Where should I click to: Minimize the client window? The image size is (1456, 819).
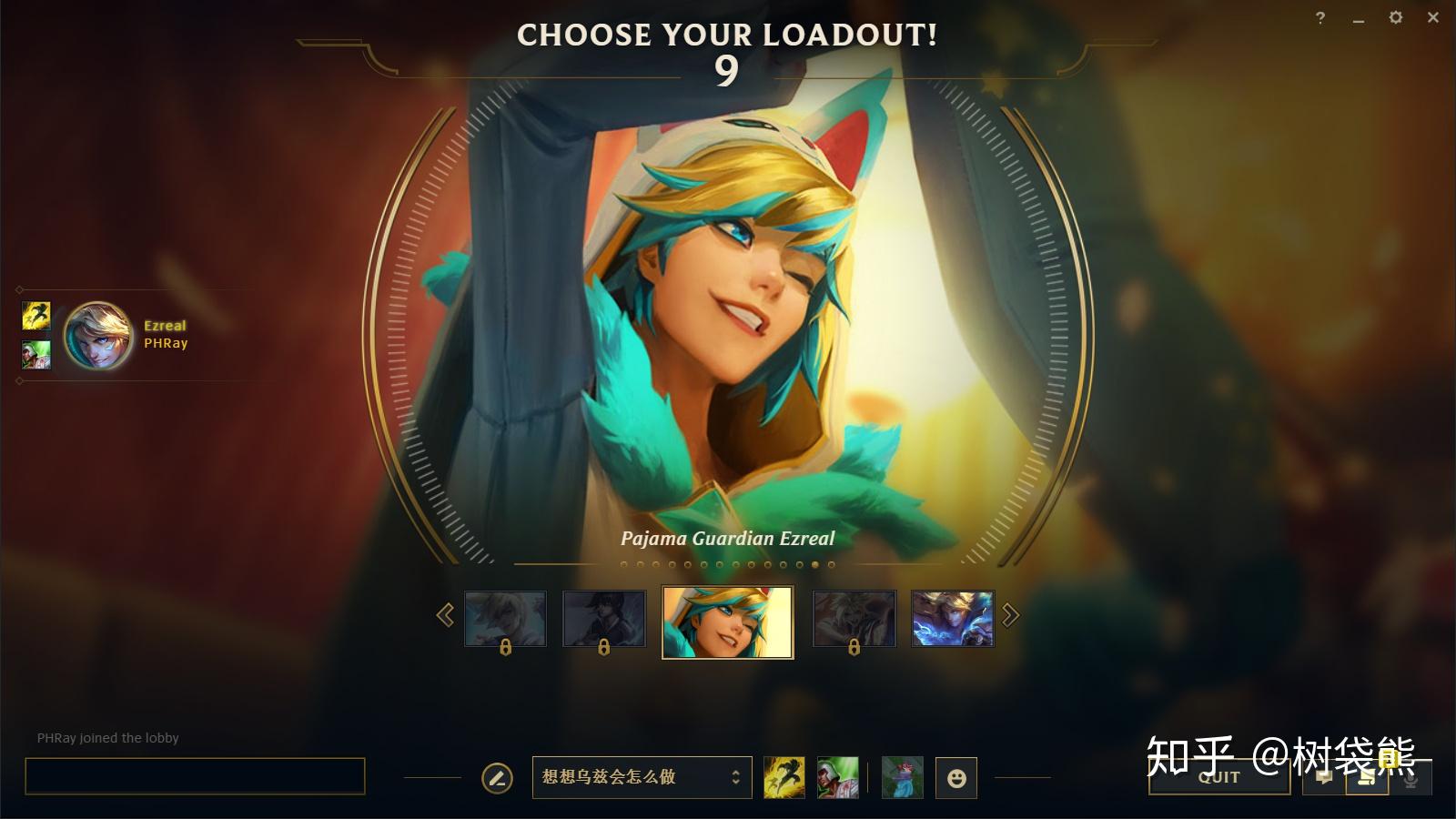tap(1358, 18)
